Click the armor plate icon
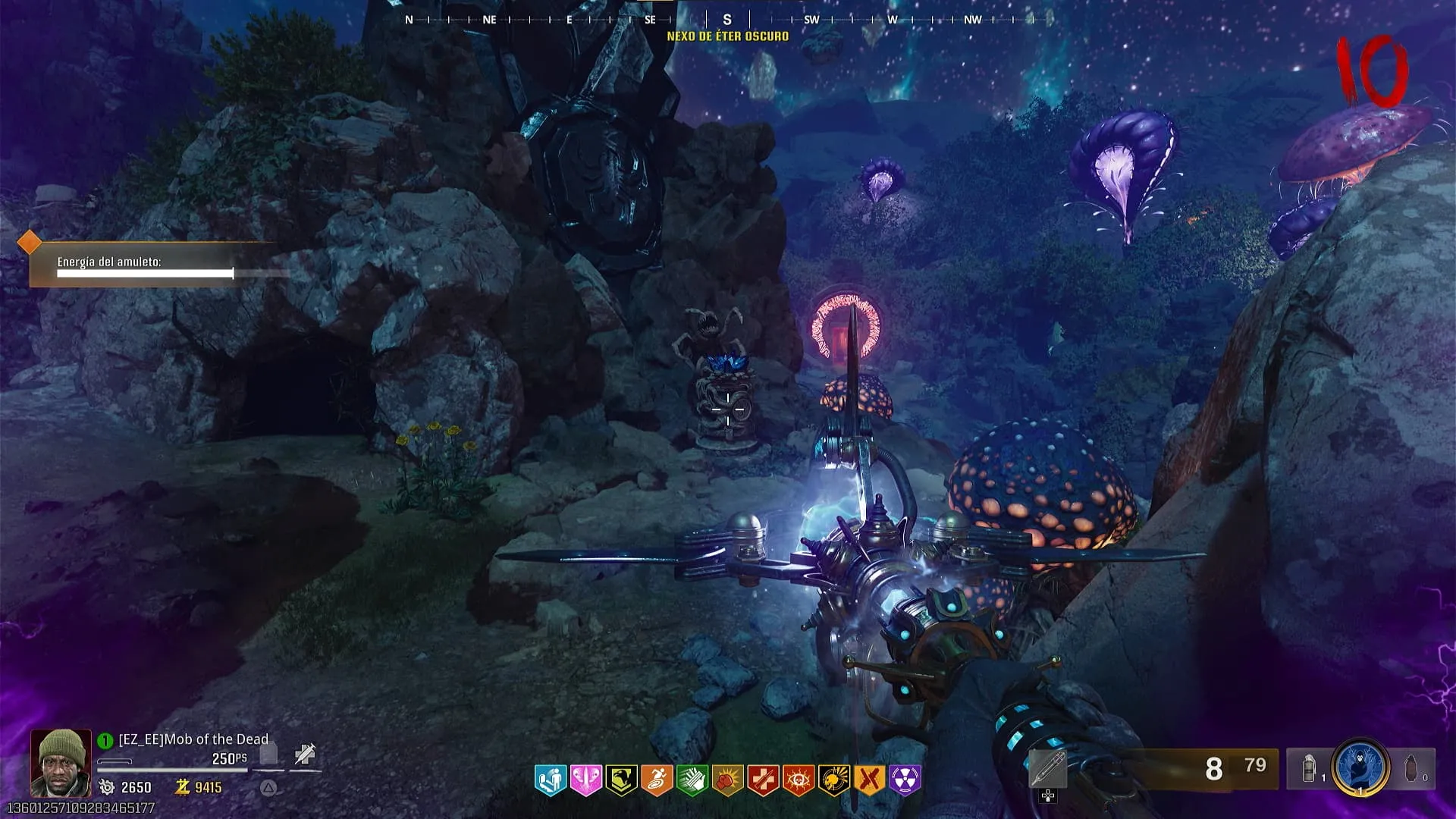 (268, 754)
